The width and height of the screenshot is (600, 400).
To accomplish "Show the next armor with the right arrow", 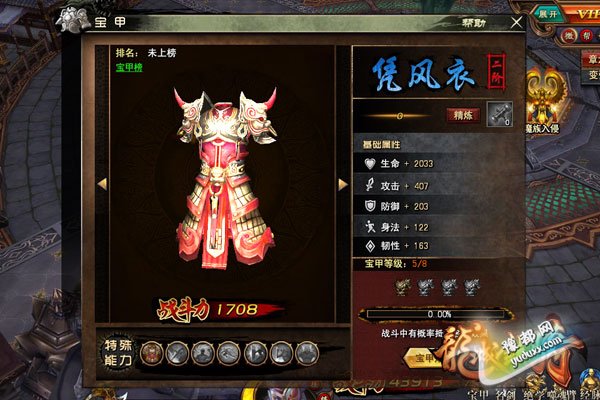I will [x=342, y=184].
